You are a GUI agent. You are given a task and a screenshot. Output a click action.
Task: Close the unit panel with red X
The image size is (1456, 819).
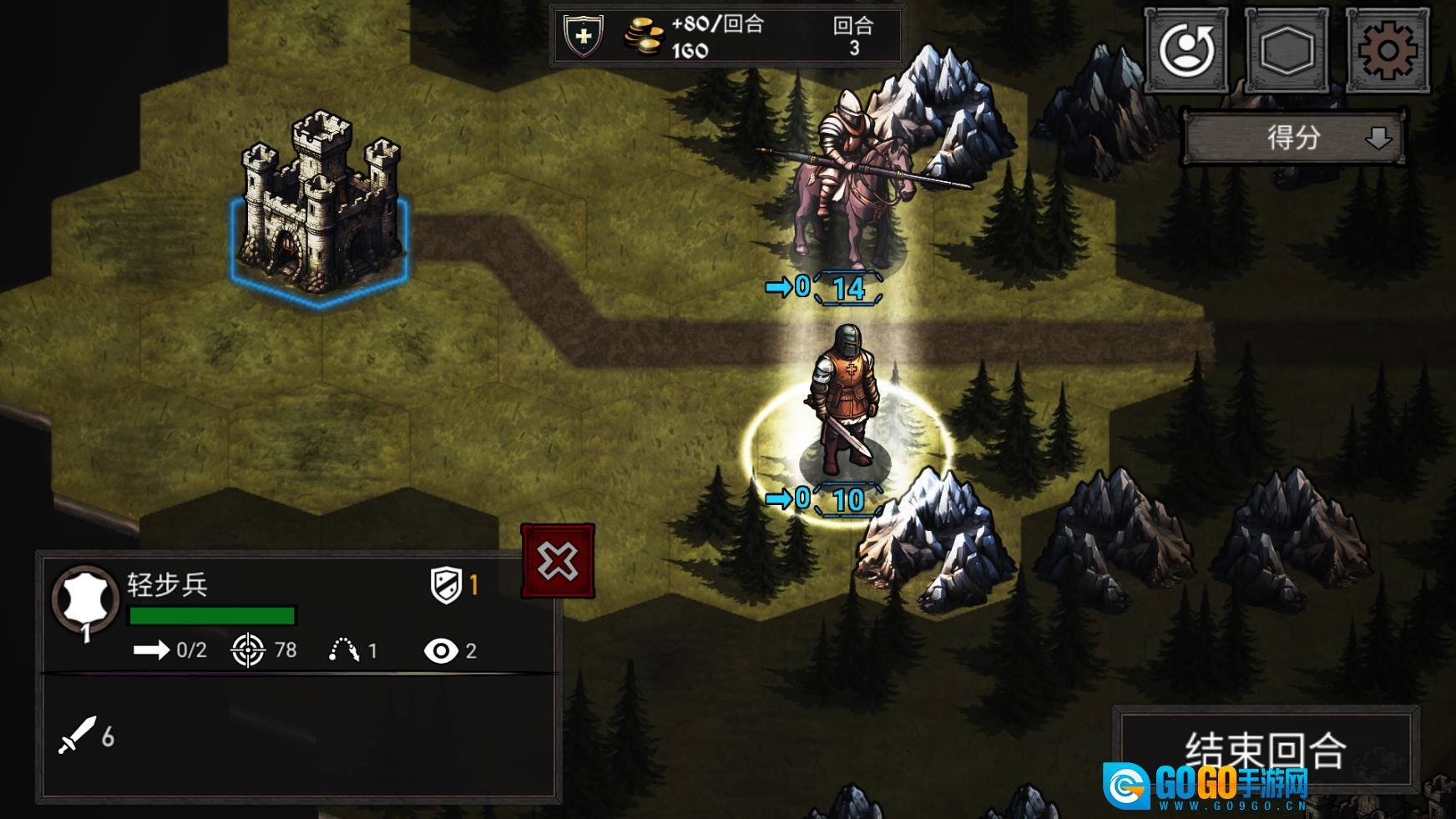[x=558, y=561]
